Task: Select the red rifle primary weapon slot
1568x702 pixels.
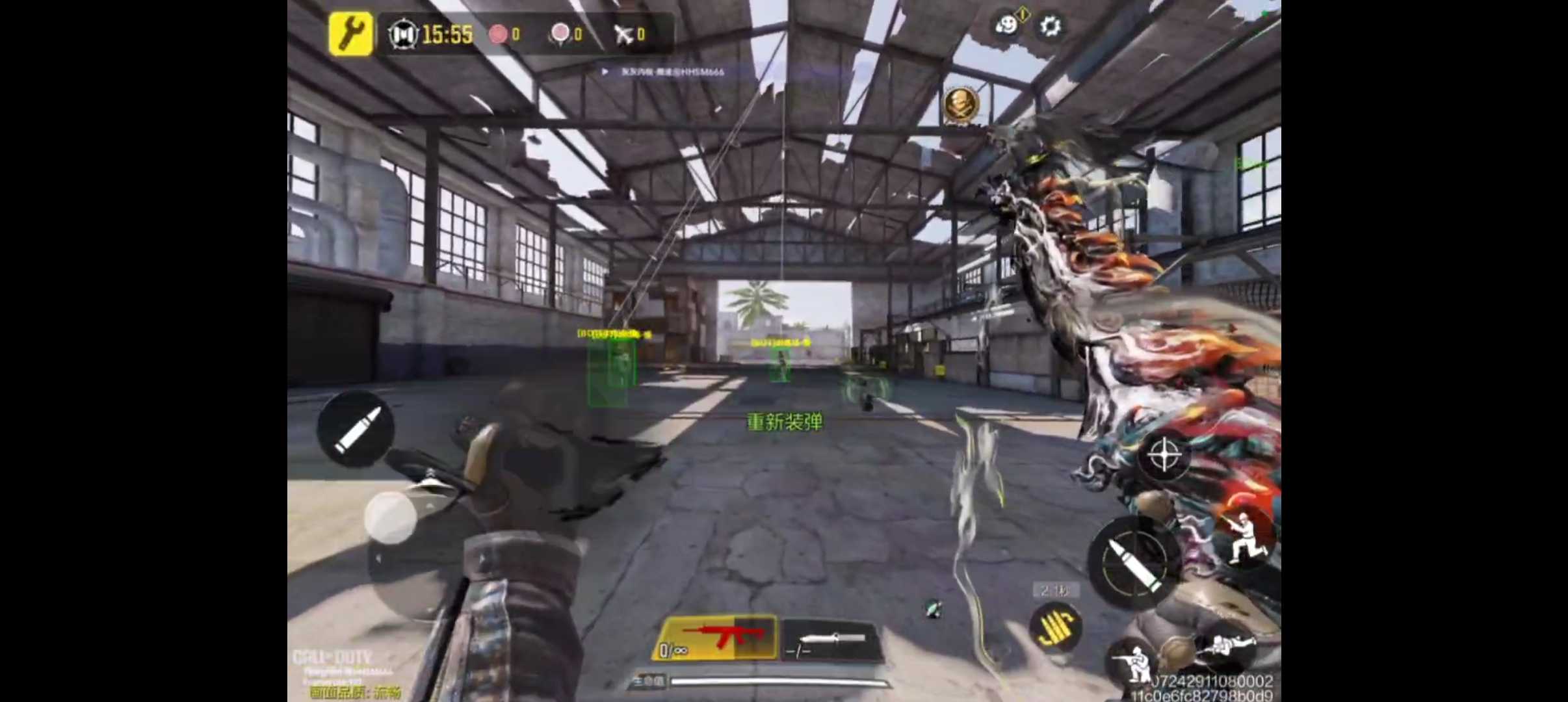Action: pyautogui.click(x=716, y=638)
